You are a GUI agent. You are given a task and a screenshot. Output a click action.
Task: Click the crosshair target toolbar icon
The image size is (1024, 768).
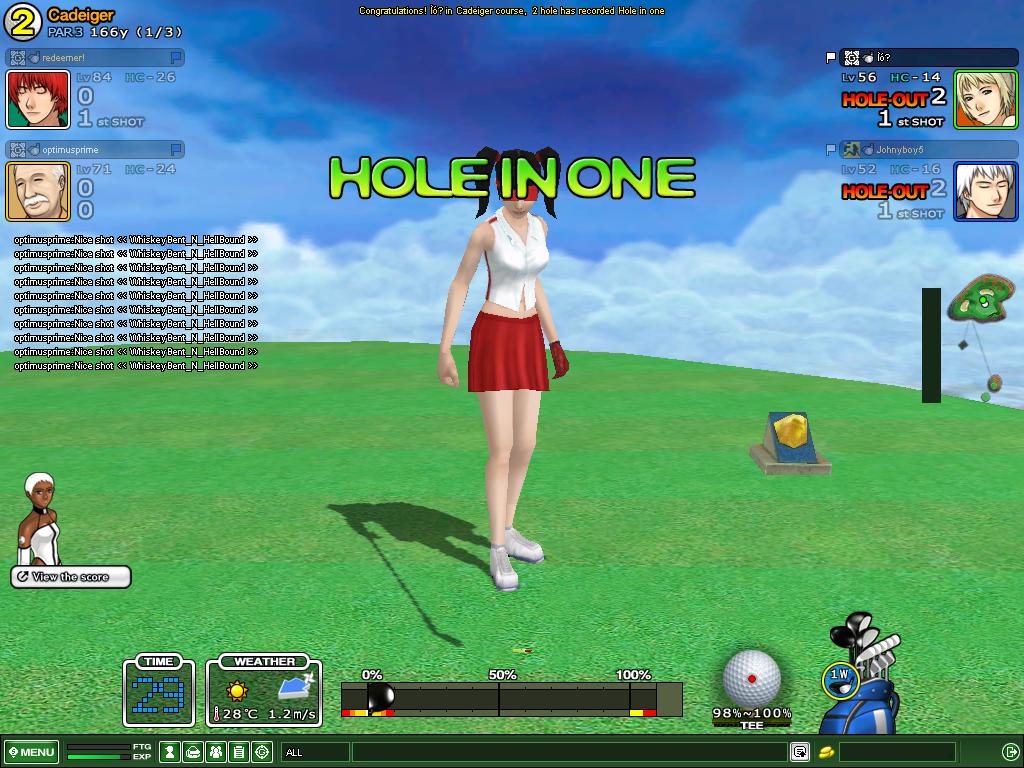click(x=262, y=752)
